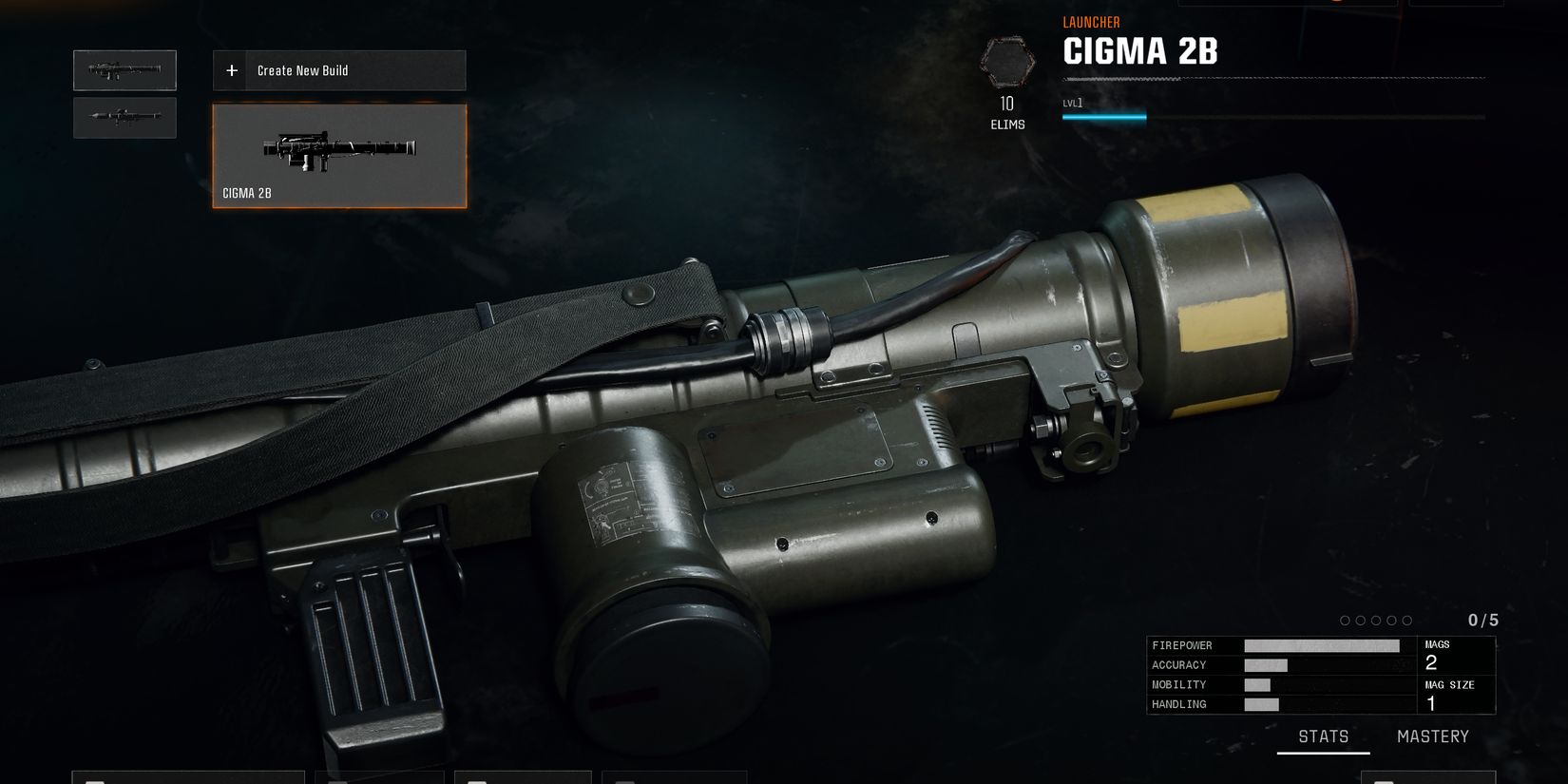The height and width of the screenshot is (784, 1568).
Task: Select the STATS tab
Action: 1323,736
